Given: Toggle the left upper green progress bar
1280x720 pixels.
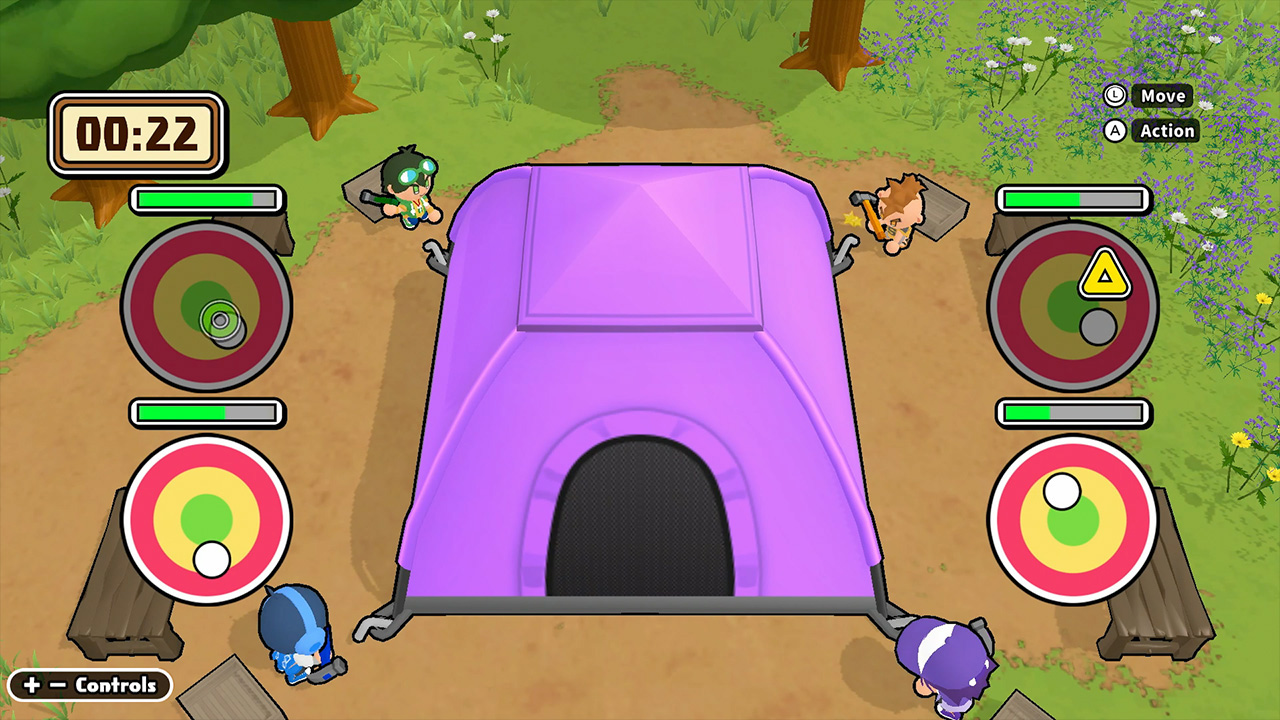Looking at the screenshot, I should [x=205, y=199].
